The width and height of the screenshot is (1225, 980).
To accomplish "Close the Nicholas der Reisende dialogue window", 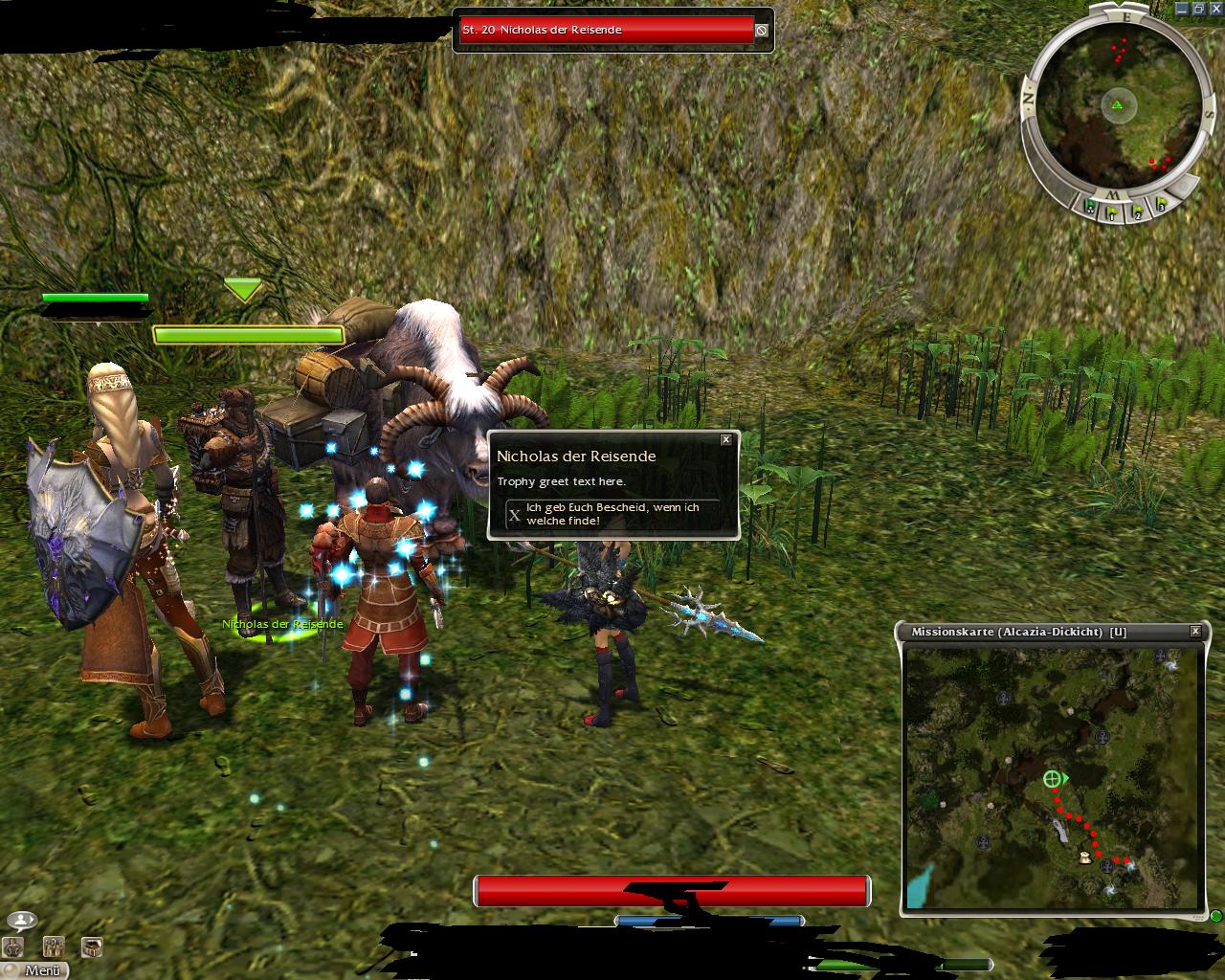I will (x=725, y=440).
